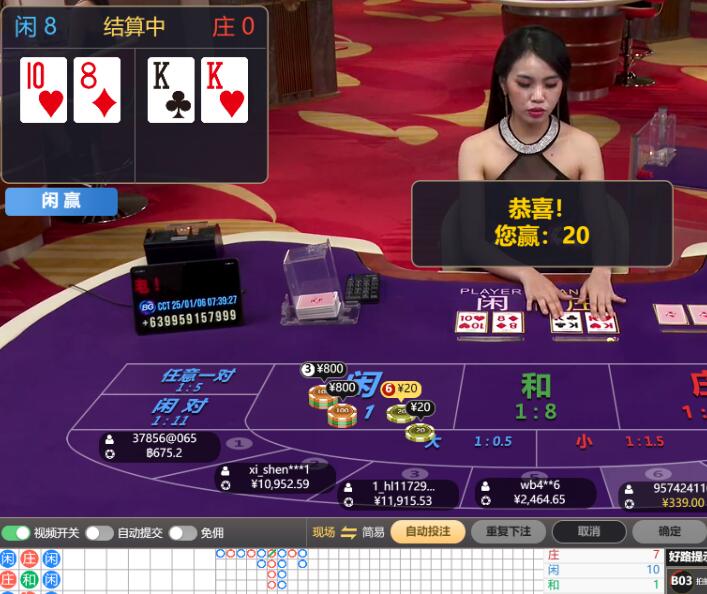
Task: Select player seat wb4**6
Action: (535, 492)
